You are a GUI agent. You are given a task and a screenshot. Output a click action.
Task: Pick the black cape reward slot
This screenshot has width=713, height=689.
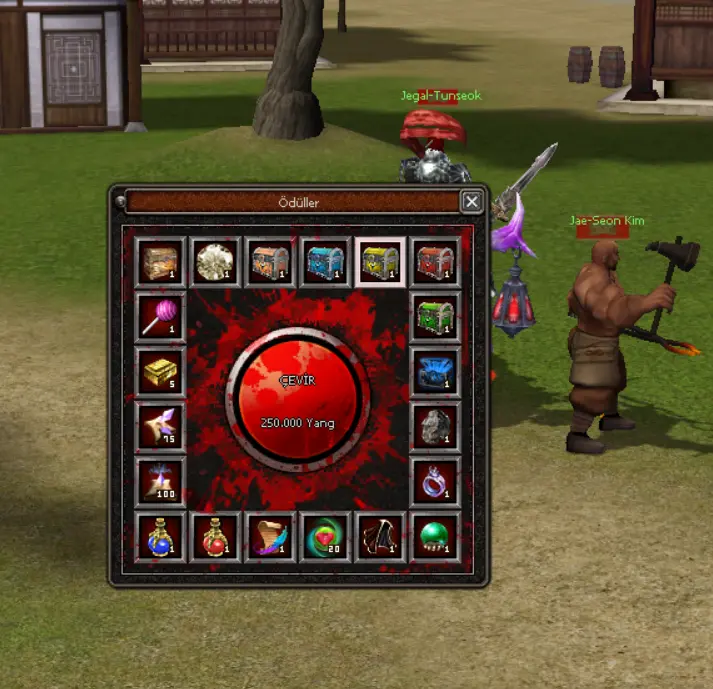point(381,538)
